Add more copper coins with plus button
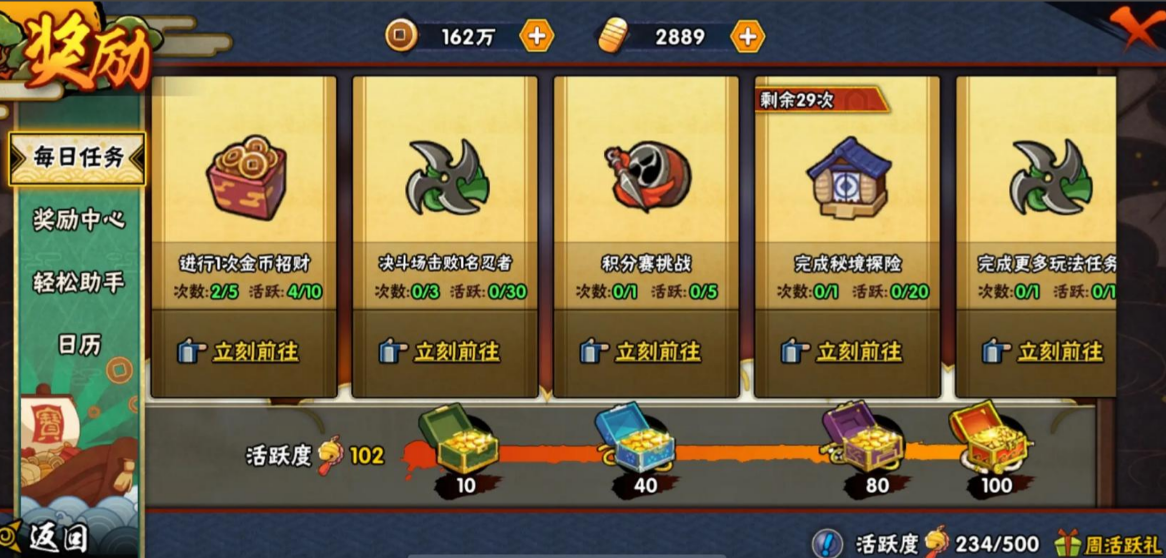1166x558 pixels. [x=537, y=37]
